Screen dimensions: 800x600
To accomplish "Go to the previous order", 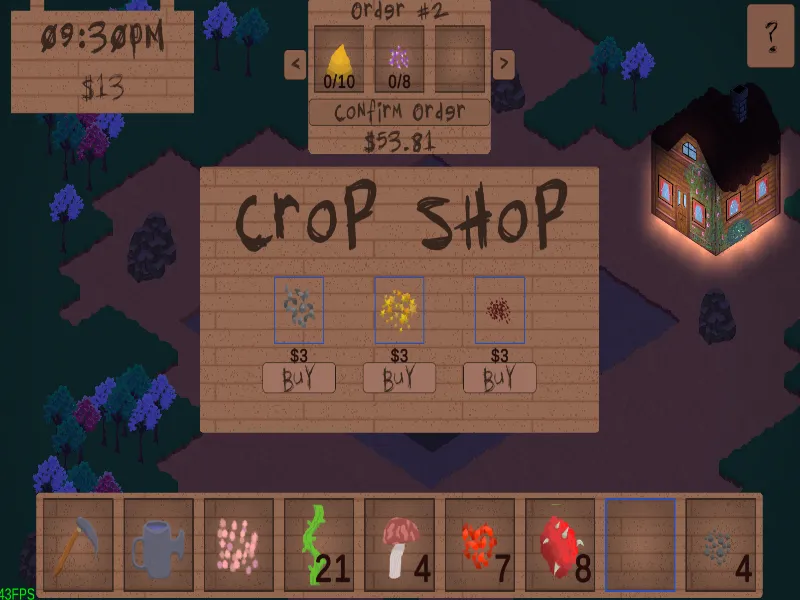I will coord(295,65).
